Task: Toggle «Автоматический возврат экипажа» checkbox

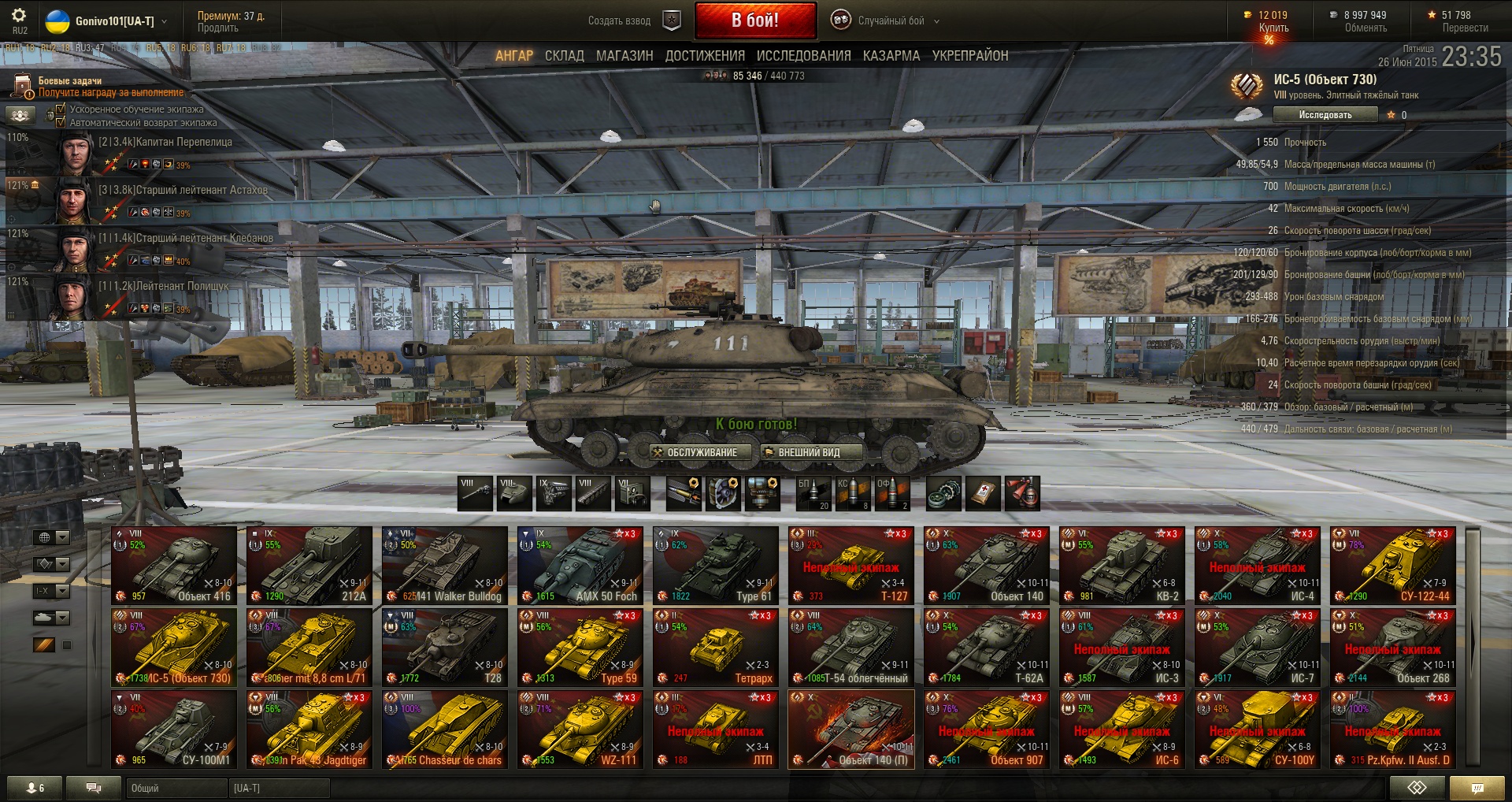Action: click(x=61, y=122)
